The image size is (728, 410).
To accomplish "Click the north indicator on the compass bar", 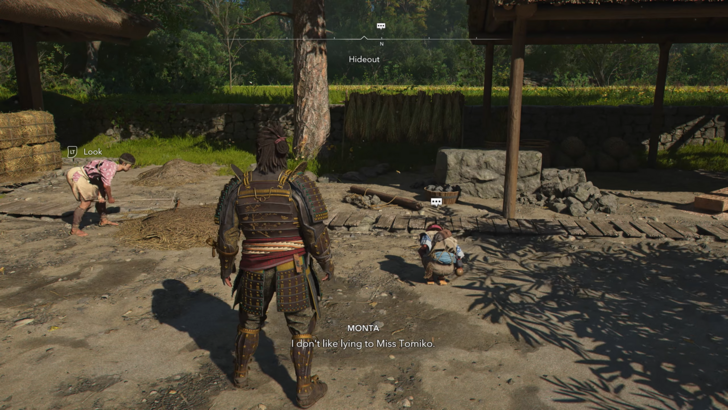I will 381,44.
